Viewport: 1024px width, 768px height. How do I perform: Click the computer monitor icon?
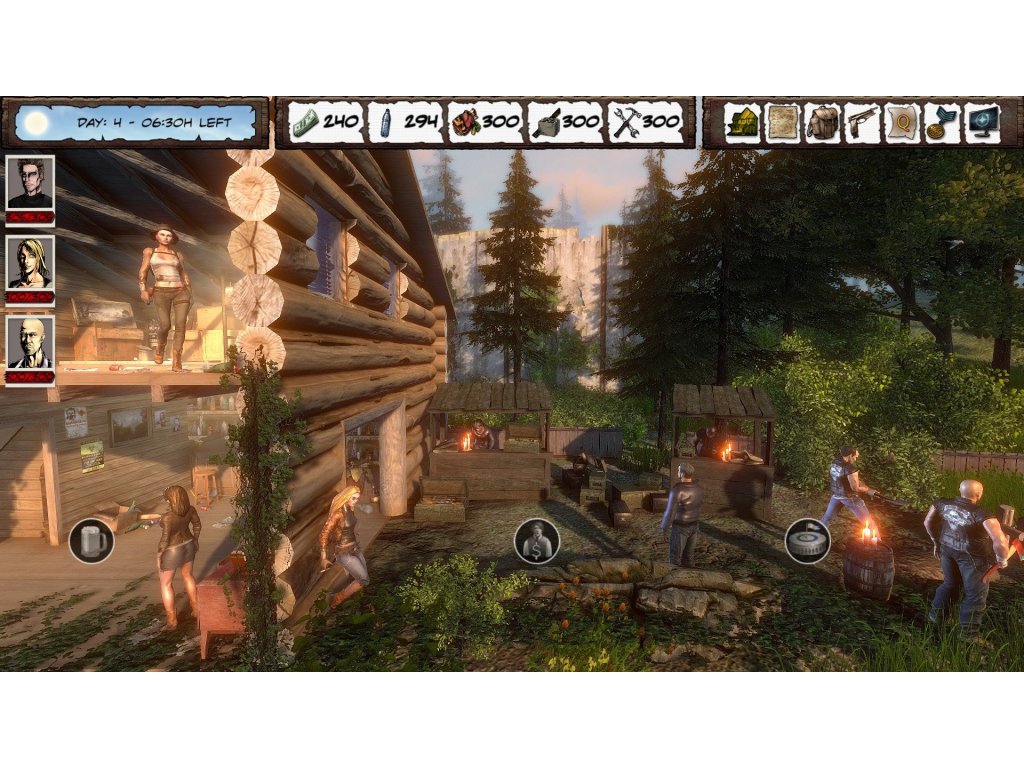(982, 123)
